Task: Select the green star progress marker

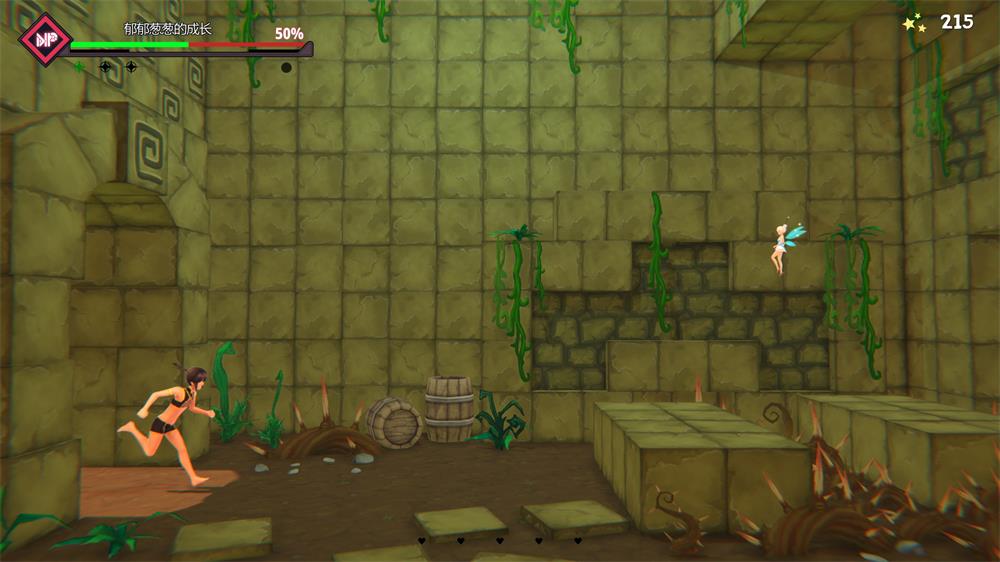Action: point(79,67)
